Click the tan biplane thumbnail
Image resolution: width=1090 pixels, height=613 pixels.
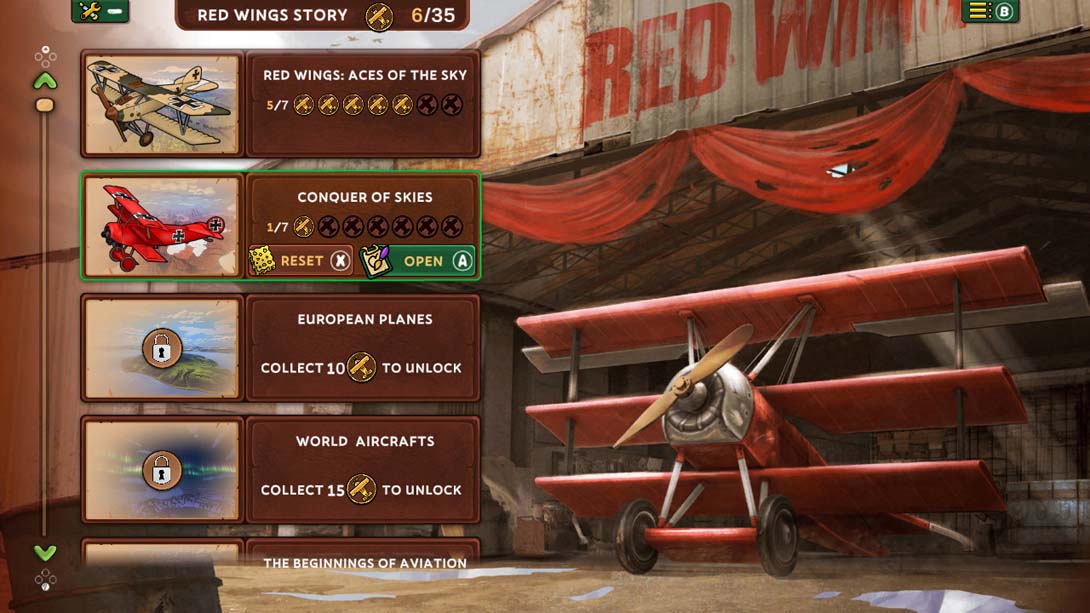pos(162,104)
